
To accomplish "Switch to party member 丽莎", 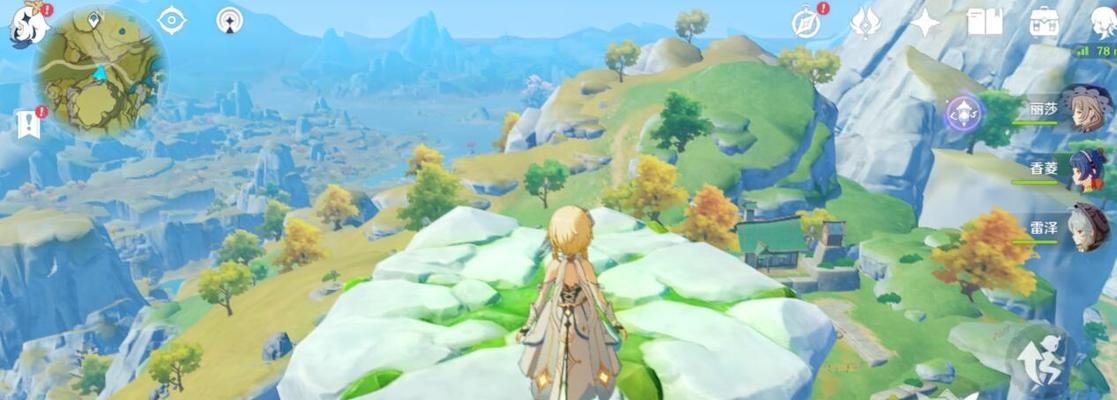I will pyautogui.click(x=1084, y=109).
